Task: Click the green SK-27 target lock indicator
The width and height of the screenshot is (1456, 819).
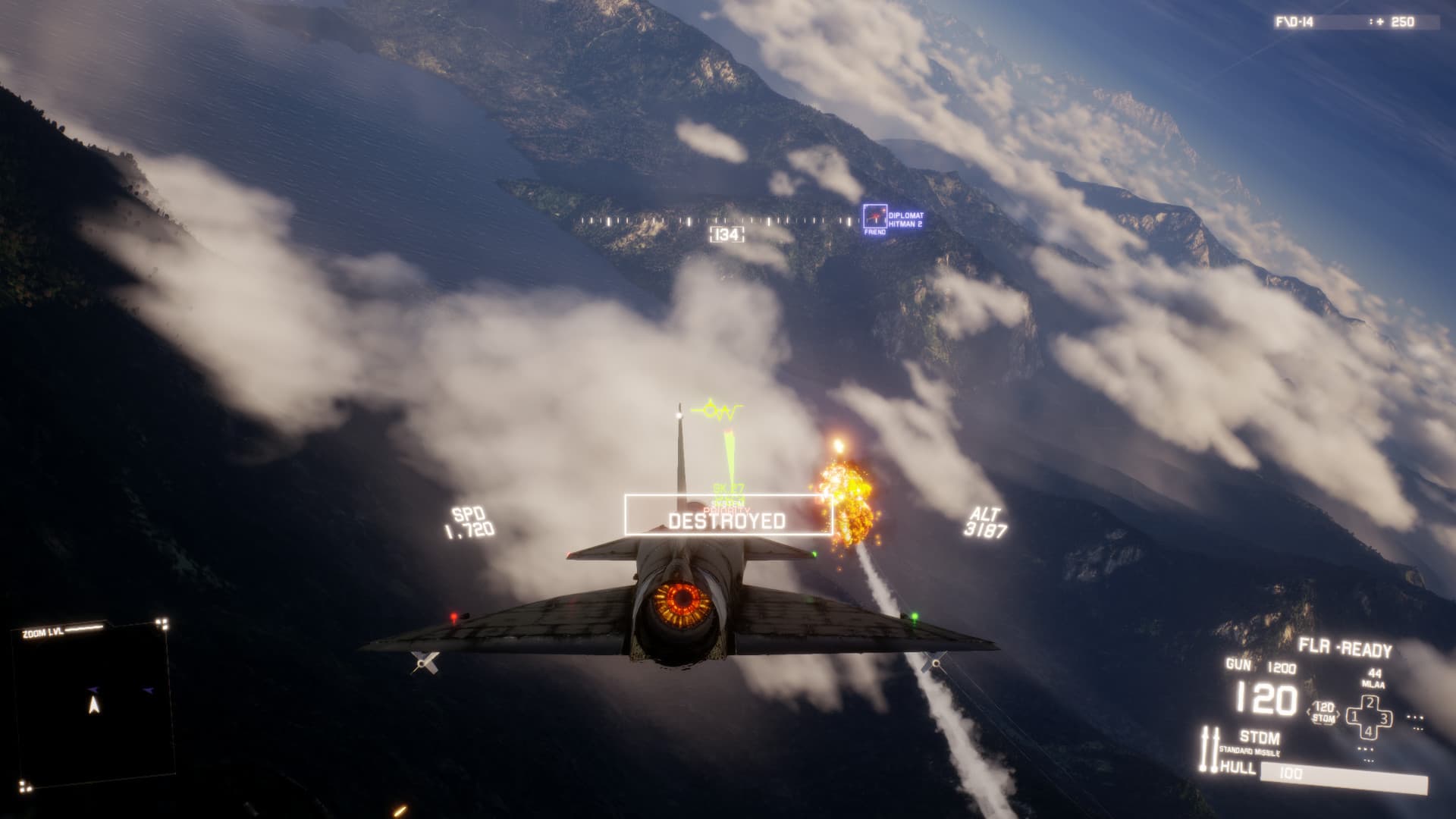Action: (x=729, y=488)
